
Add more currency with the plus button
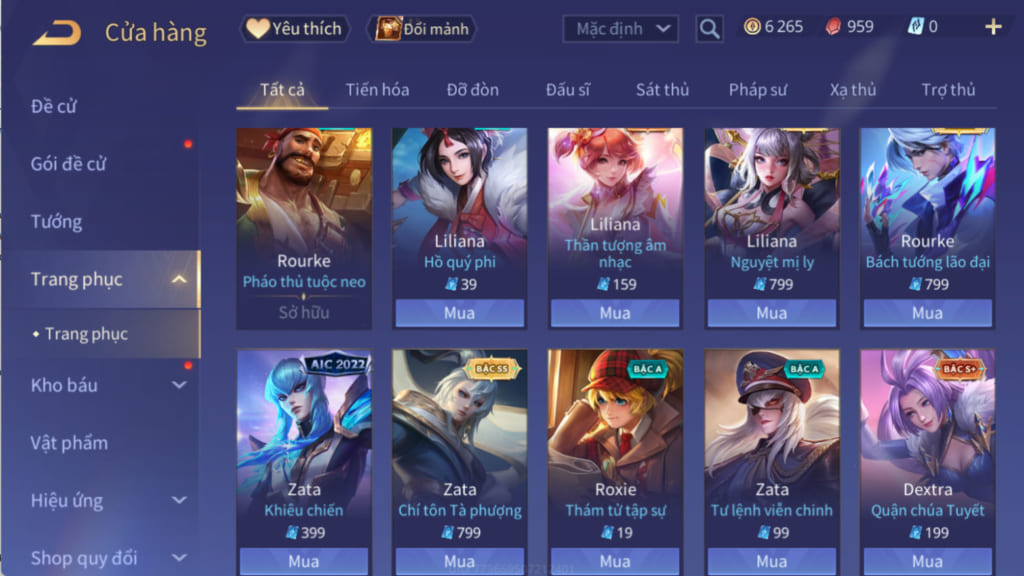993,27
